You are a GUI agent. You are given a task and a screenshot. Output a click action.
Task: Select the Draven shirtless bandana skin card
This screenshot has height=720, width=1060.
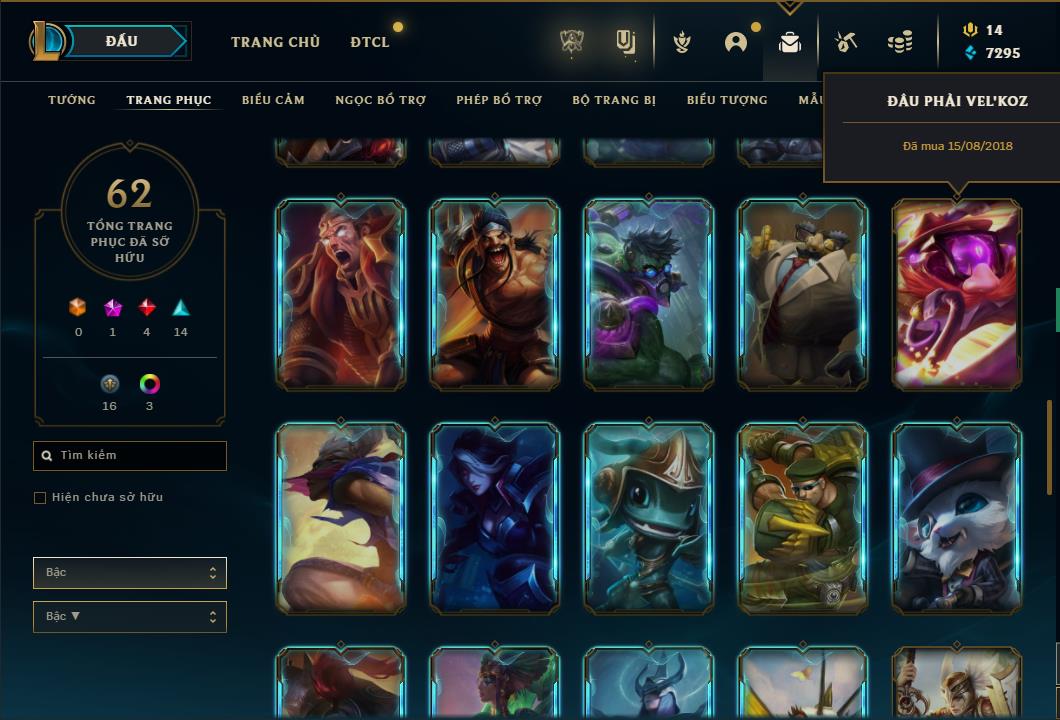(x=494, y=294)
